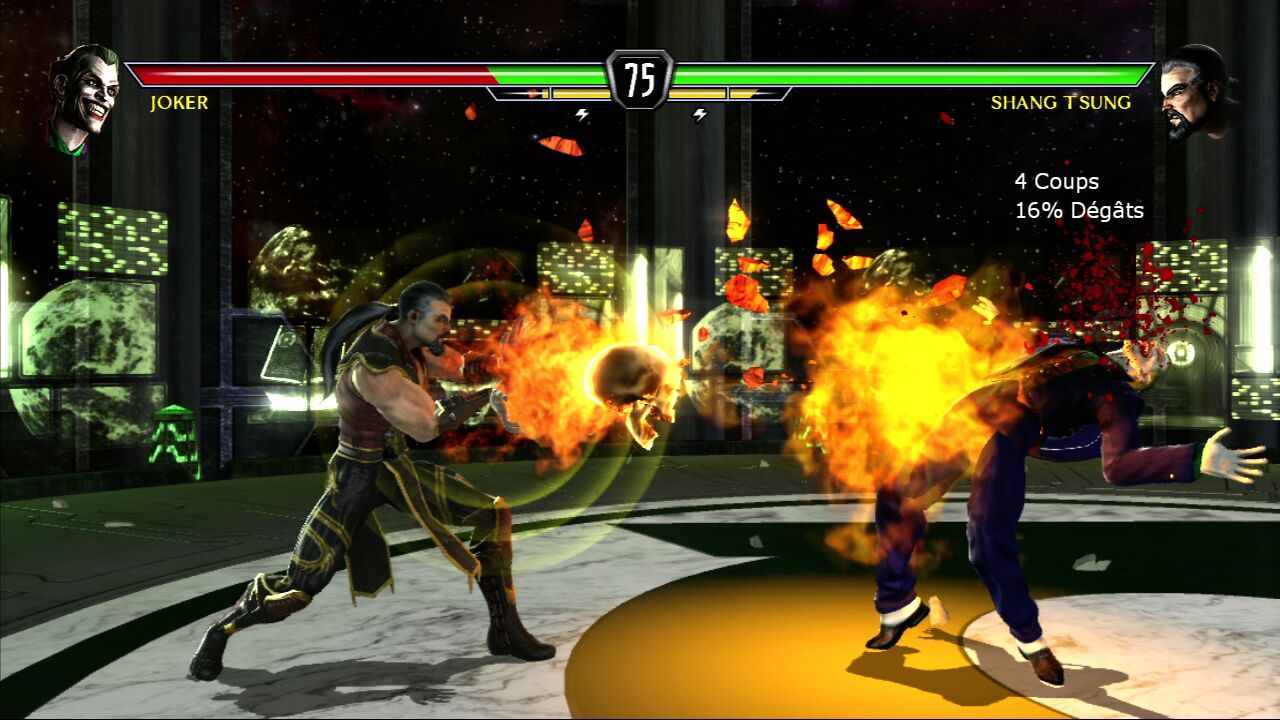
Task: Click the Joker character portrait
Action: click(84, 96)
